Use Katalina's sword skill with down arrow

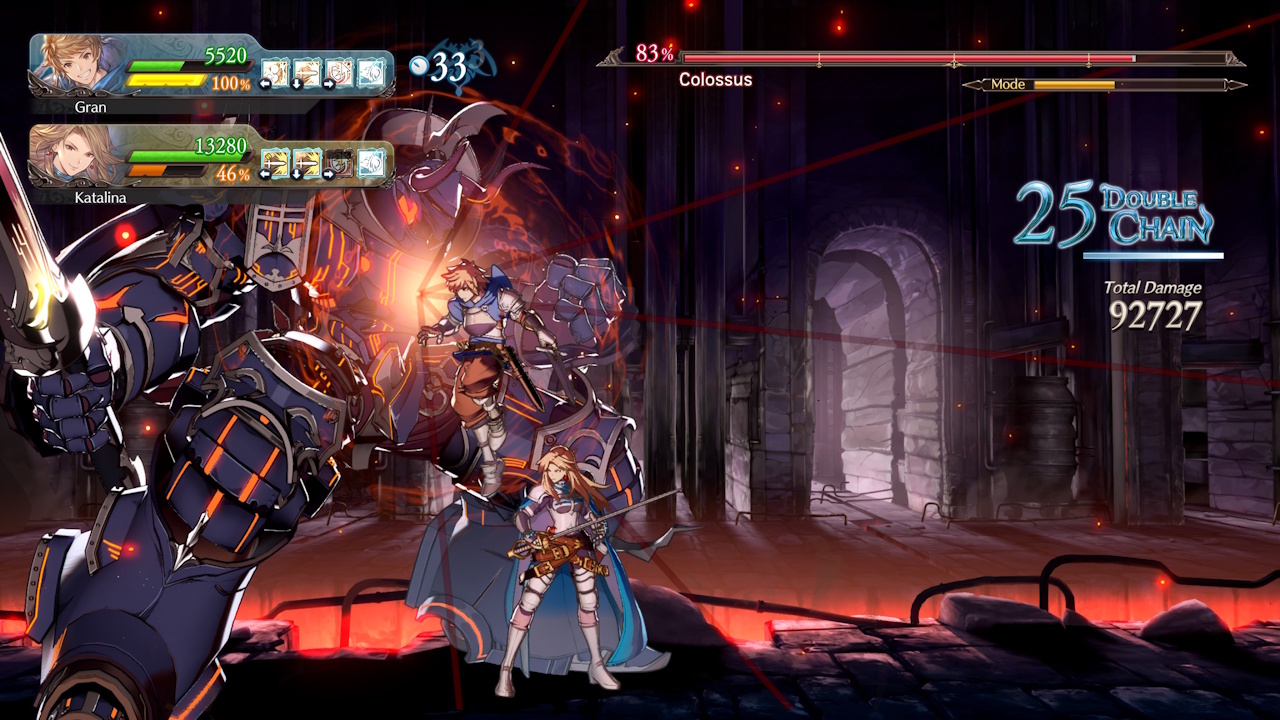click(307, 161)
